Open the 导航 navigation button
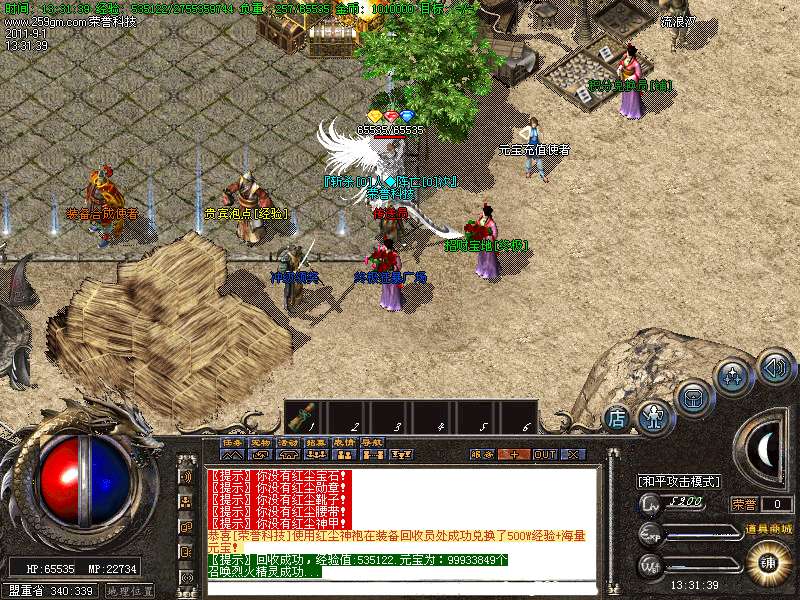The image size is (800, 600). [372, 442]
